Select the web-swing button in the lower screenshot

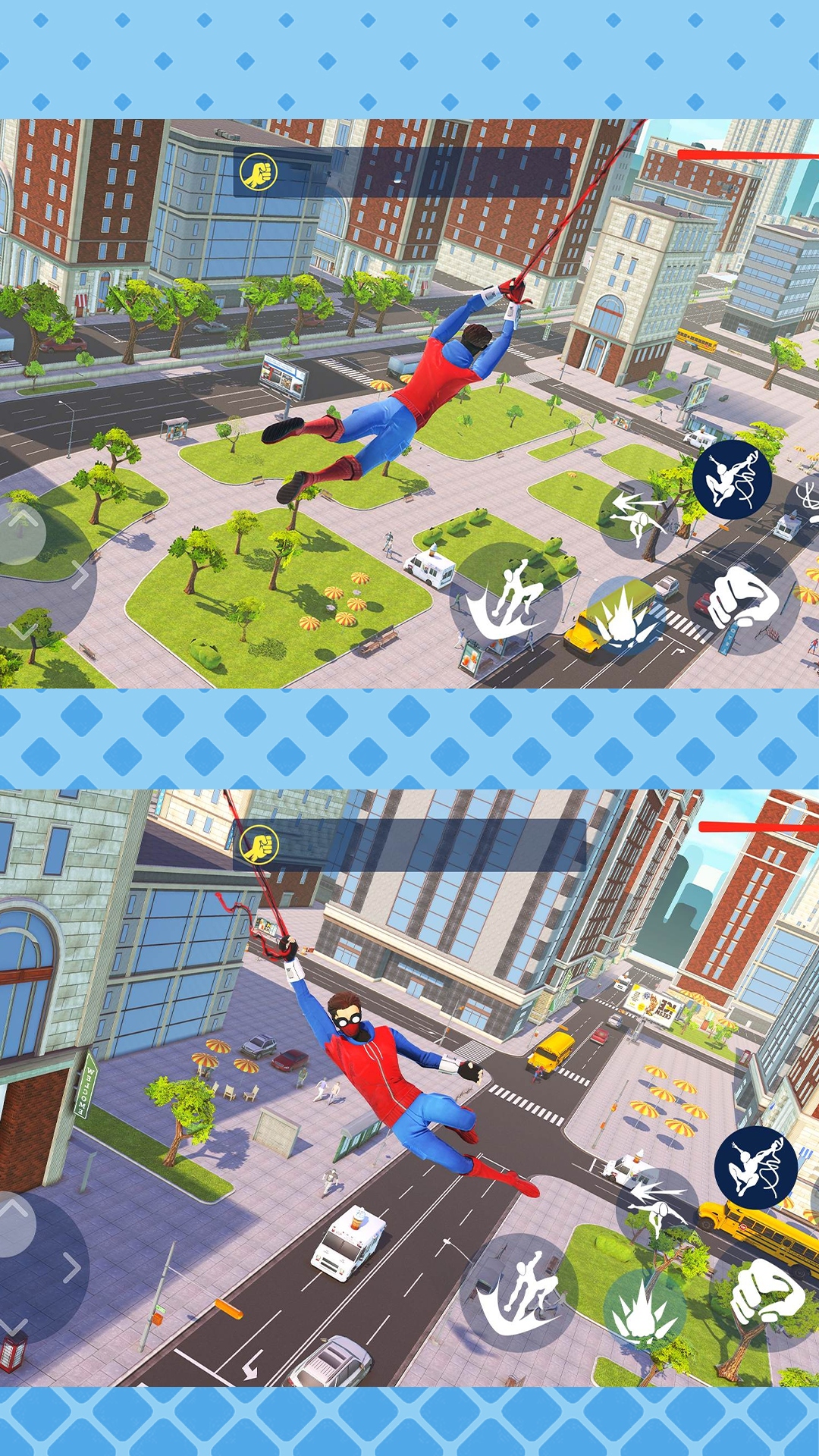[x=755, y=1168]
